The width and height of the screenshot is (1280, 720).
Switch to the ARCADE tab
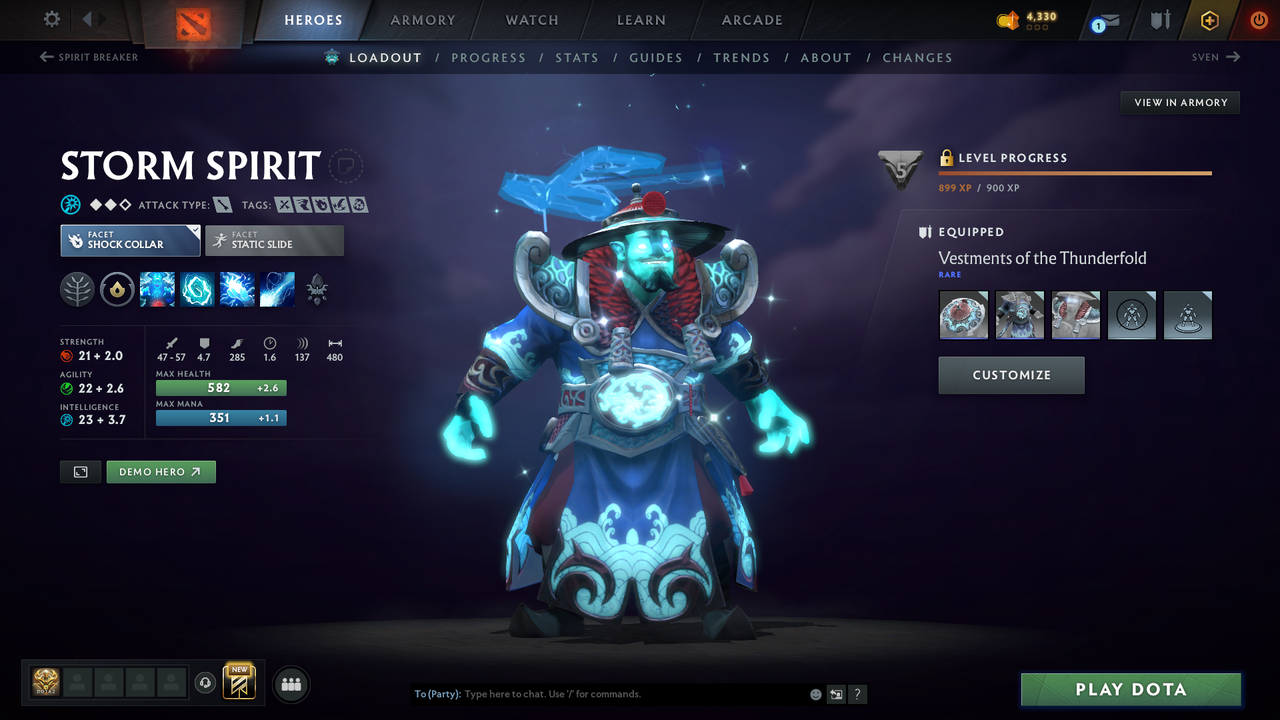point(751,20)
